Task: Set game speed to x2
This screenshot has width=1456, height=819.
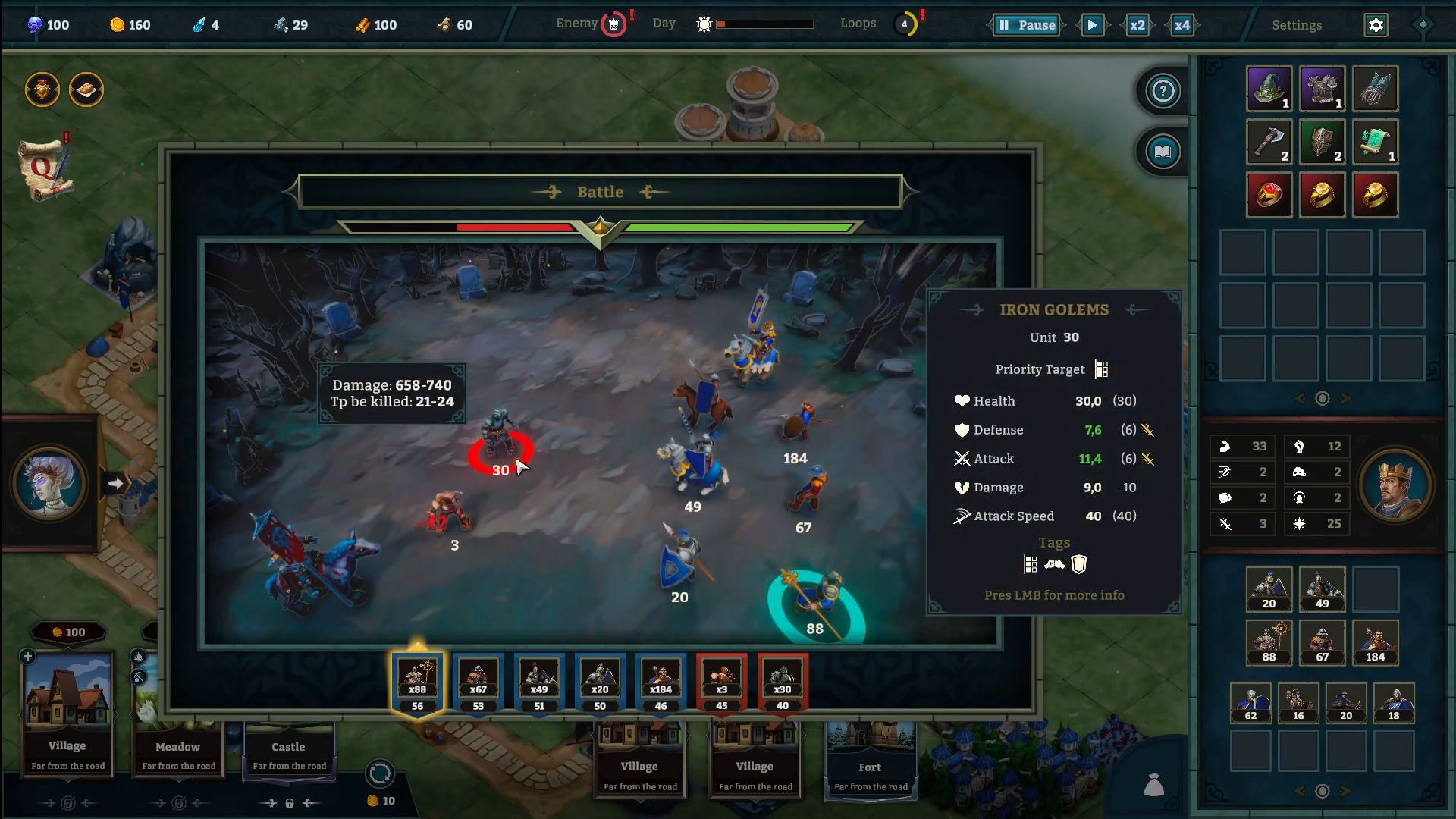Action: [1137, 25]
